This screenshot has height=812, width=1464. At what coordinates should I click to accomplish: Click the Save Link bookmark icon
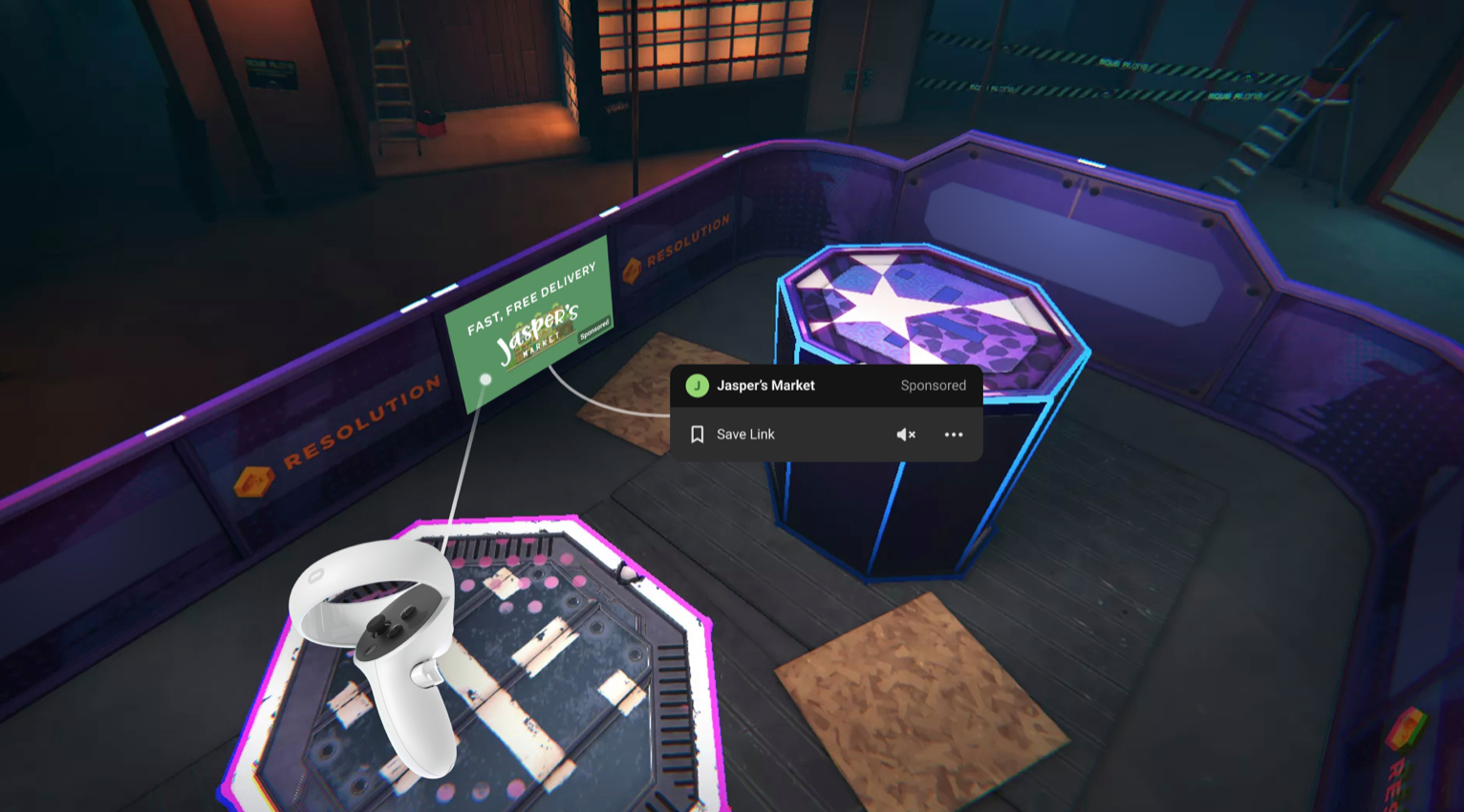click(697, 435)
